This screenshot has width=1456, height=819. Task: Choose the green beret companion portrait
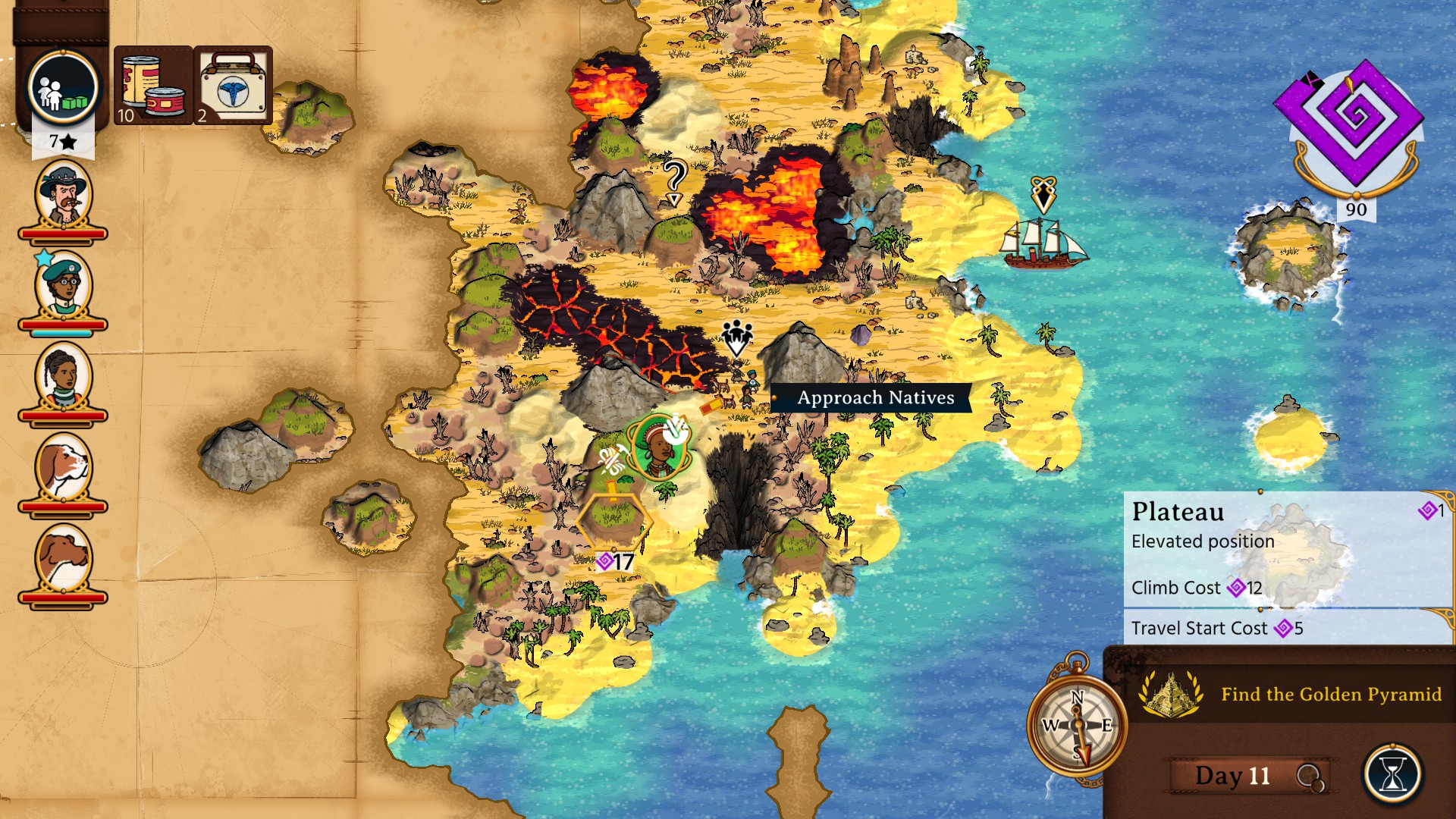click(63, 287)
